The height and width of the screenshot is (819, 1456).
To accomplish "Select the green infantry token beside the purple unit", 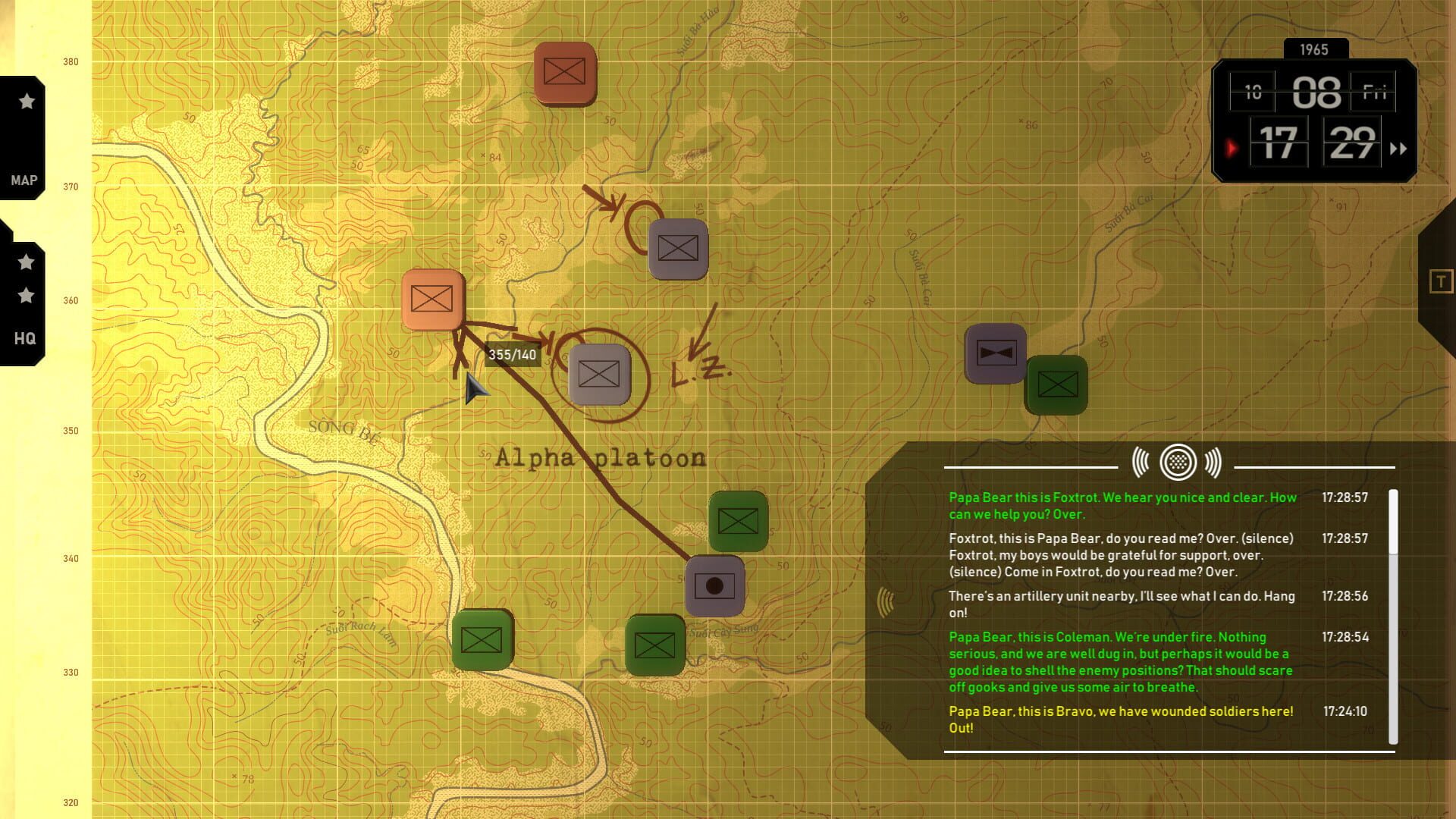I will click(1057, 384).
